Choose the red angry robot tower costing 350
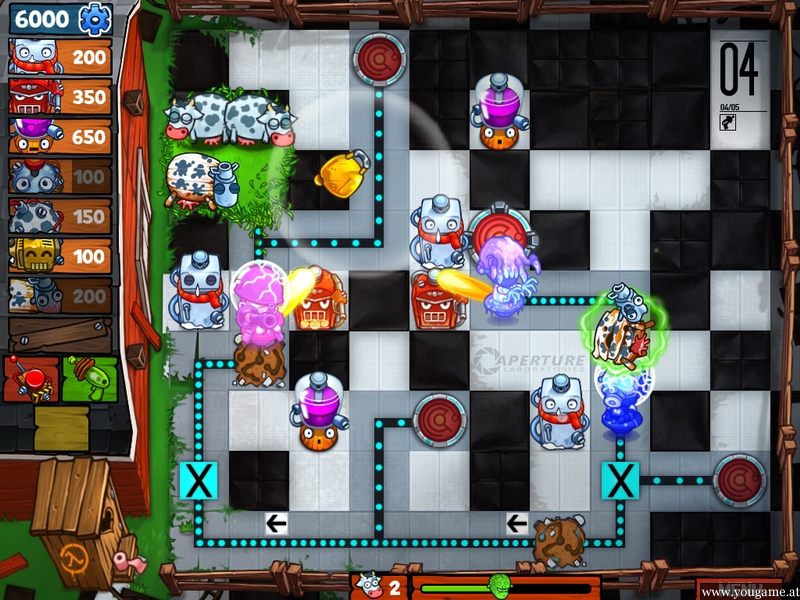Image resolution: width=800 pixels, height=600 pixels. (59, 97)
